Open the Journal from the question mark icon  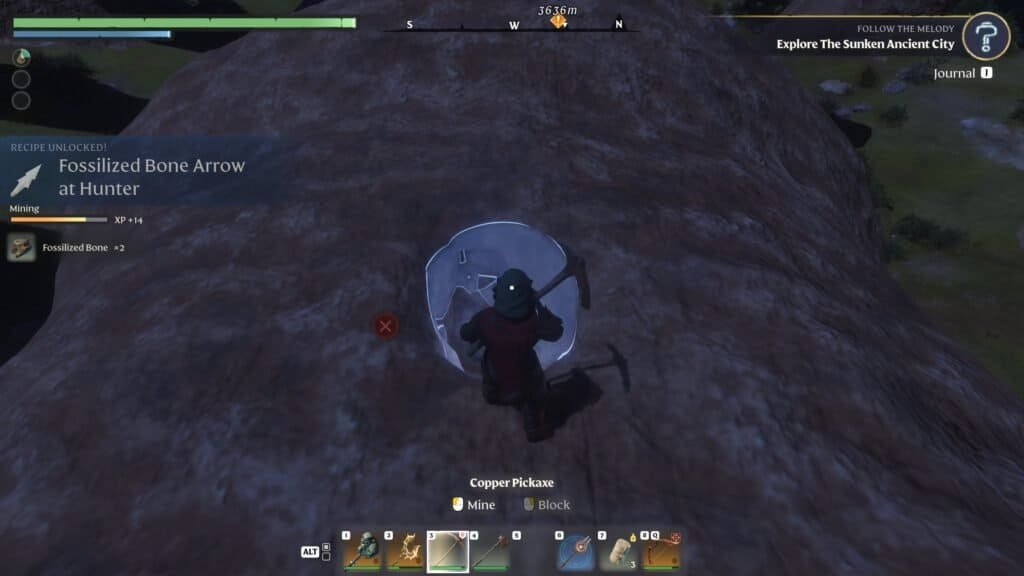pos(988,38)
